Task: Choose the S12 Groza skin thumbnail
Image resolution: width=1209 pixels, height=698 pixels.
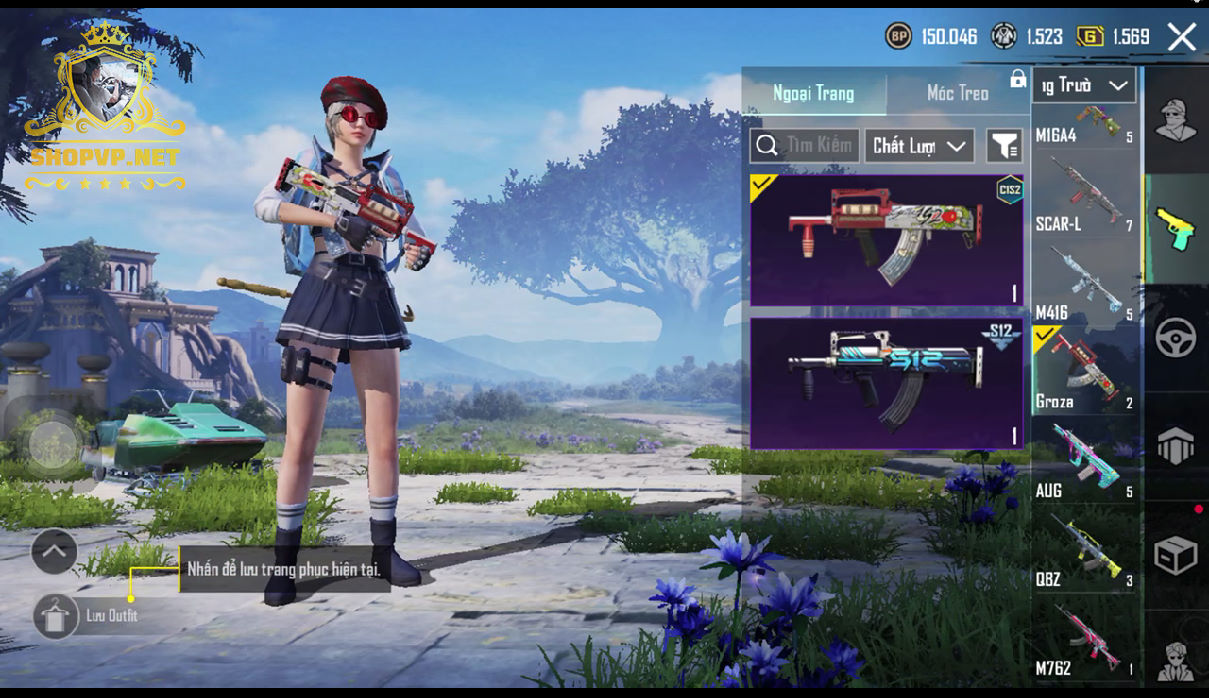Action: pos(886,383)
